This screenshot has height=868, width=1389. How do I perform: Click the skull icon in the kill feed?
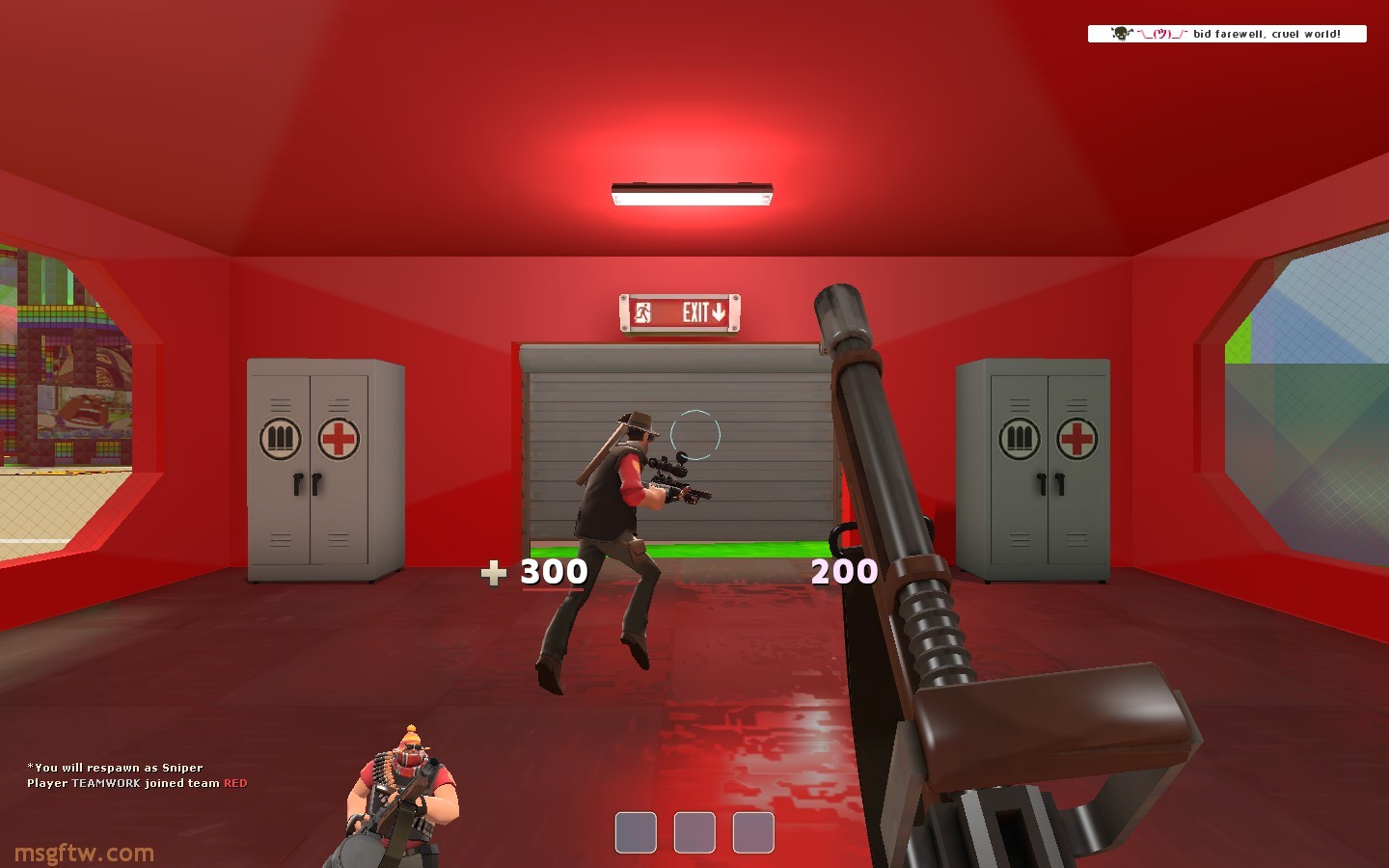coord(1121,34)
